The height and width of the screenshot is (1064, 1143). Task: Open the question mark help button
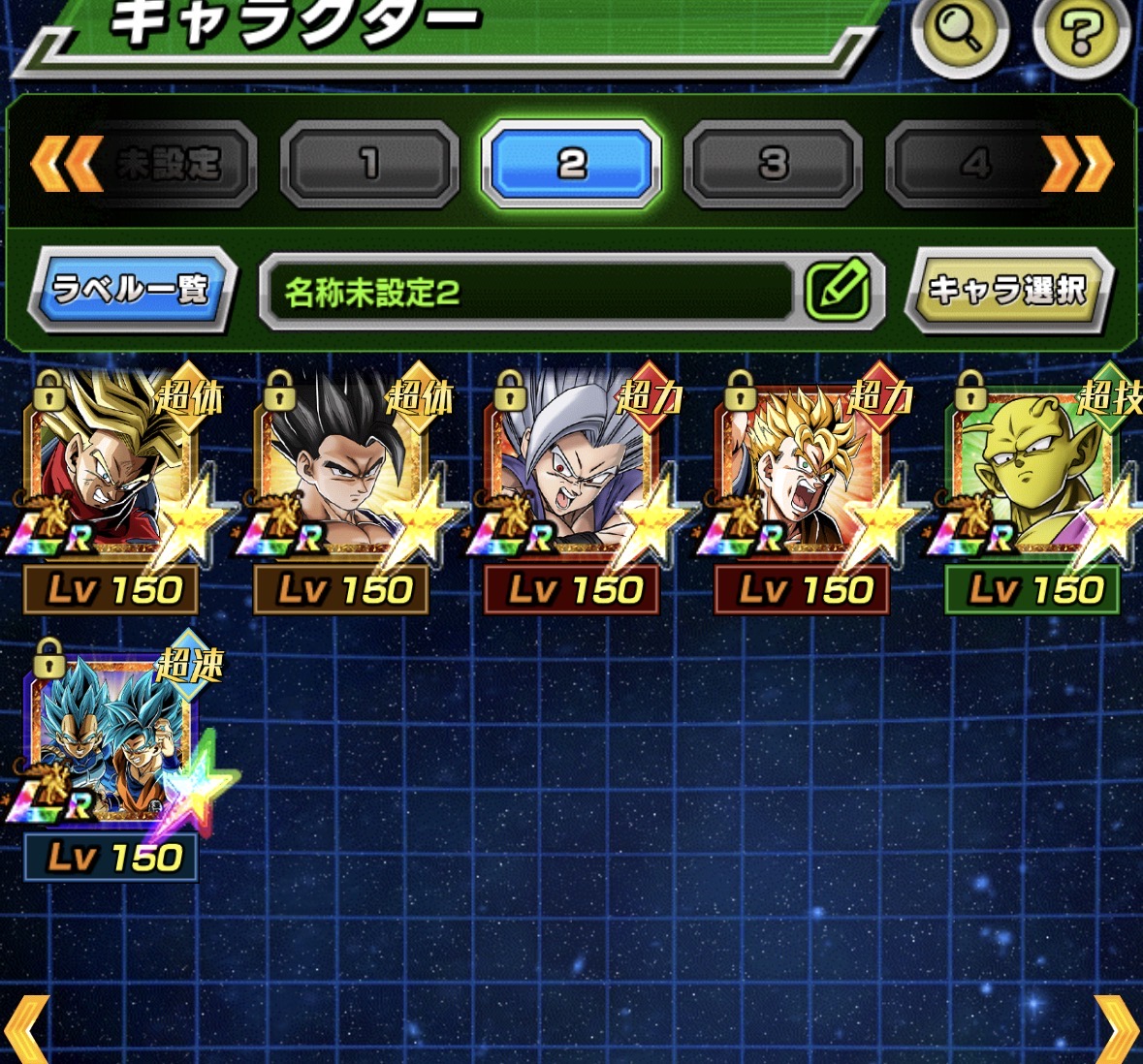[1080, 35]
